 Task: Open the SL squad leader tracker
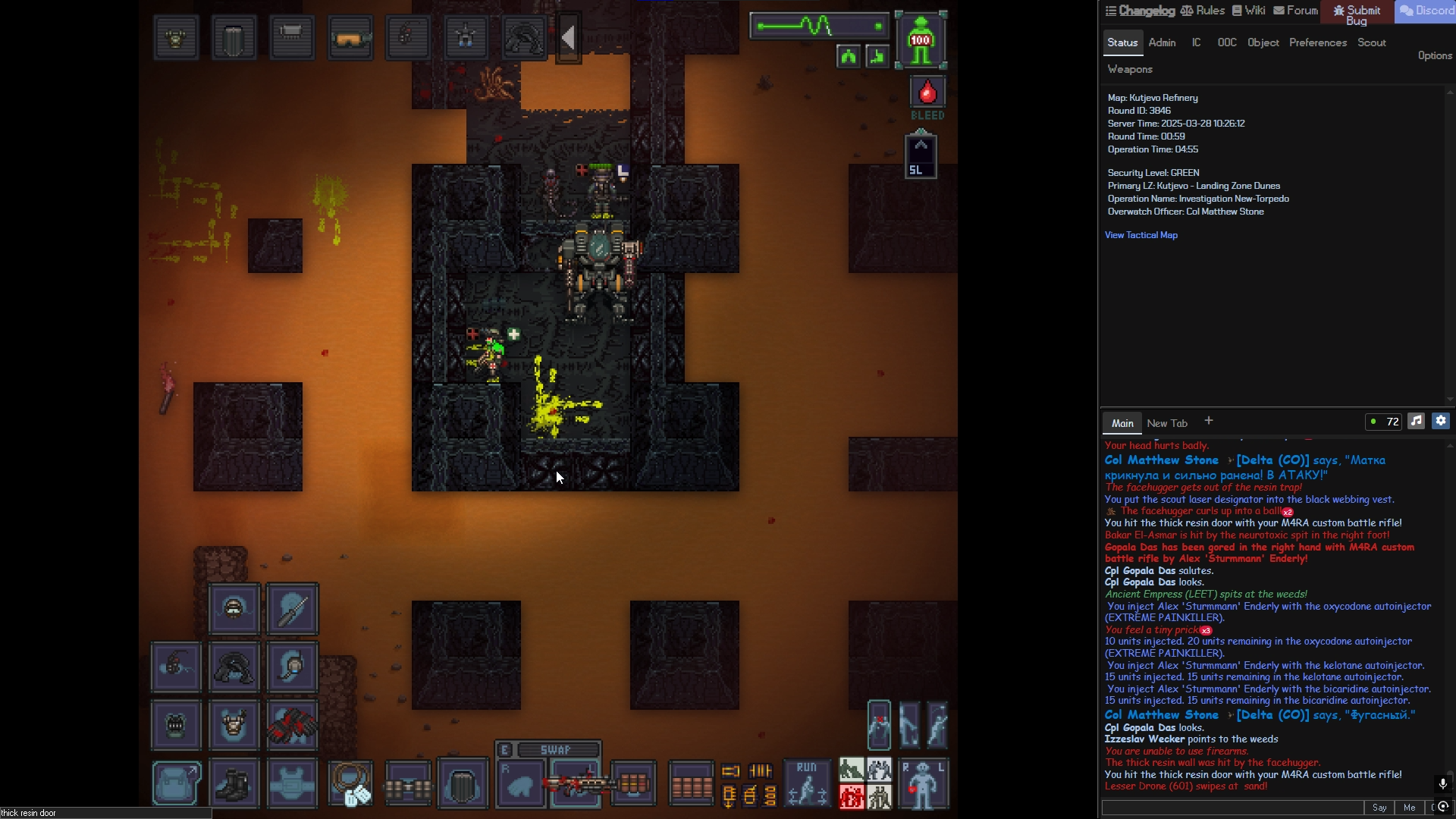click(920, 155)
